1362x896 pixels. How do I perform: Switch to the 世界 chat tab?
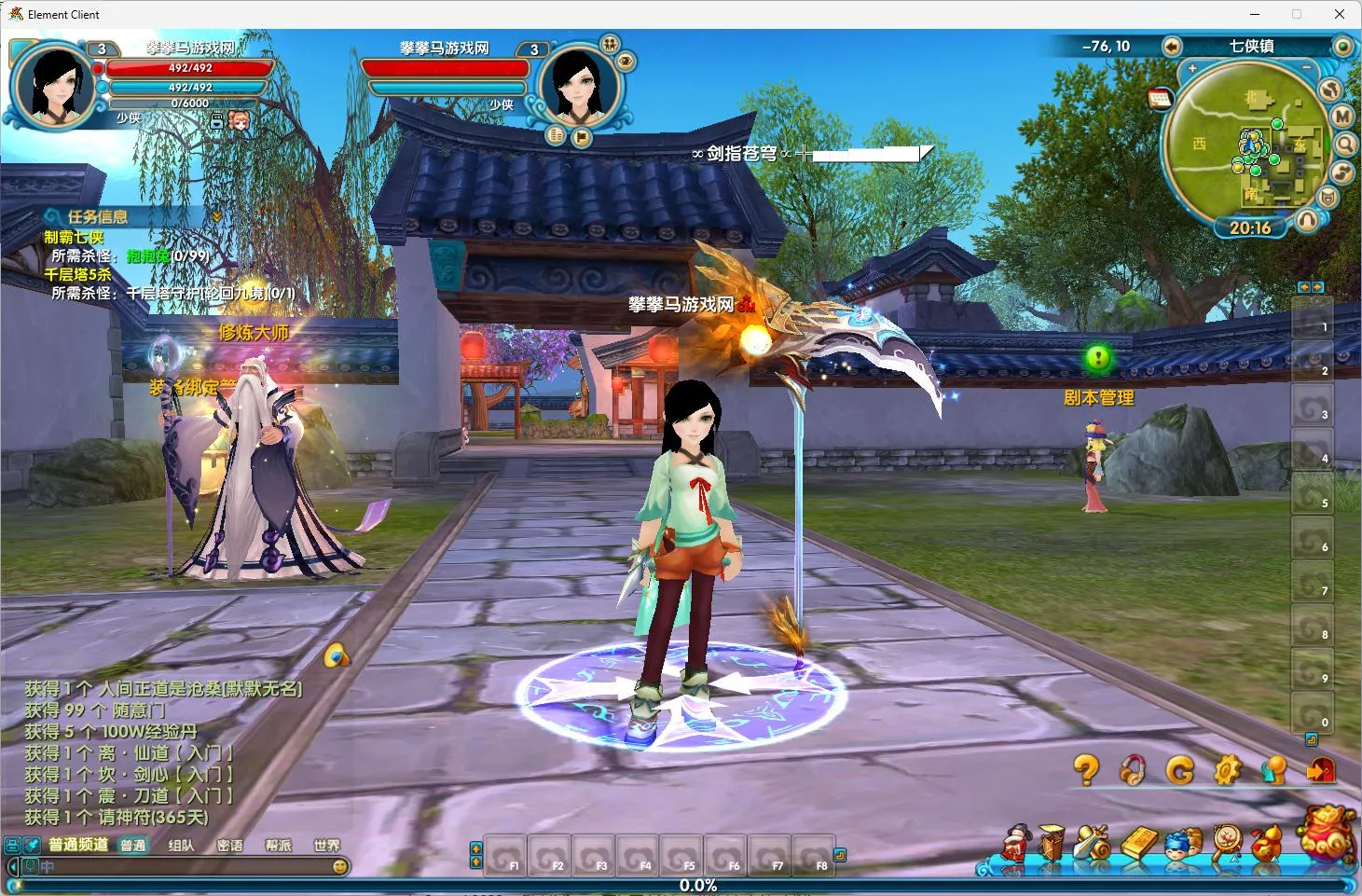coord(326,846)
